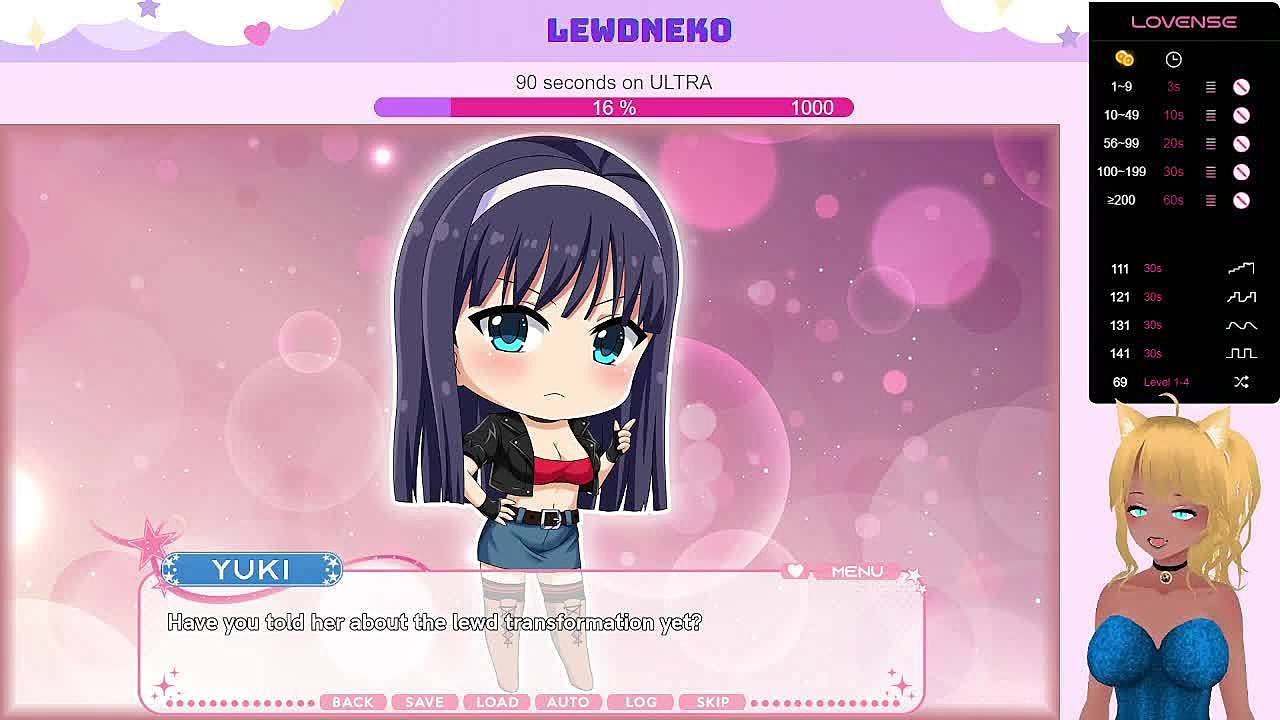
Task: Activate SKIP for dialogue
Action: click(713, 702)
